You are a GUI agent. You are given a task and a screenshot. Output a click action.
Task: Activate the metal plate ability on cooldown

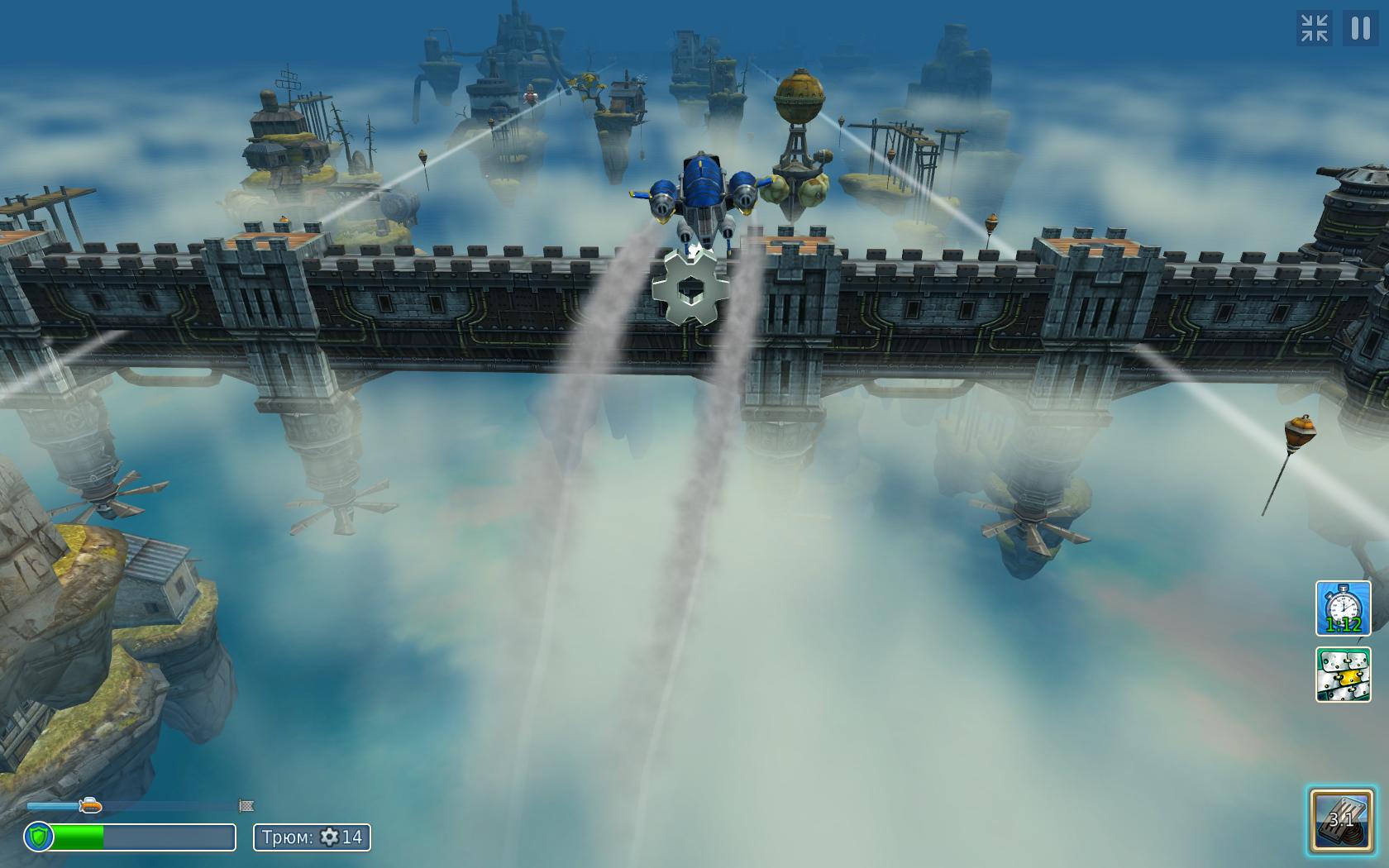coord(1341,820)
